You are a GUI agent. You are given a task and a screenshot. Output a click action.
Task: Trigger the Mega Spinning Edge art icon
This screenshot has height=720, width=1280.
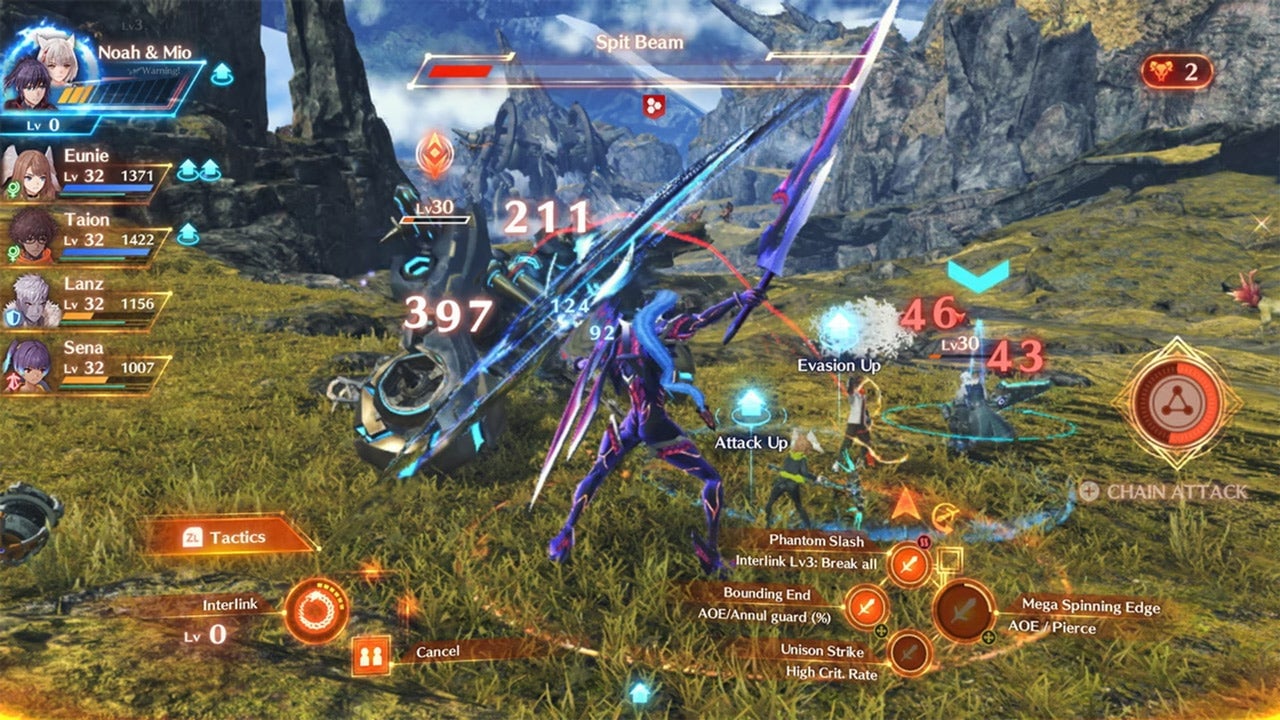(963, 610)
